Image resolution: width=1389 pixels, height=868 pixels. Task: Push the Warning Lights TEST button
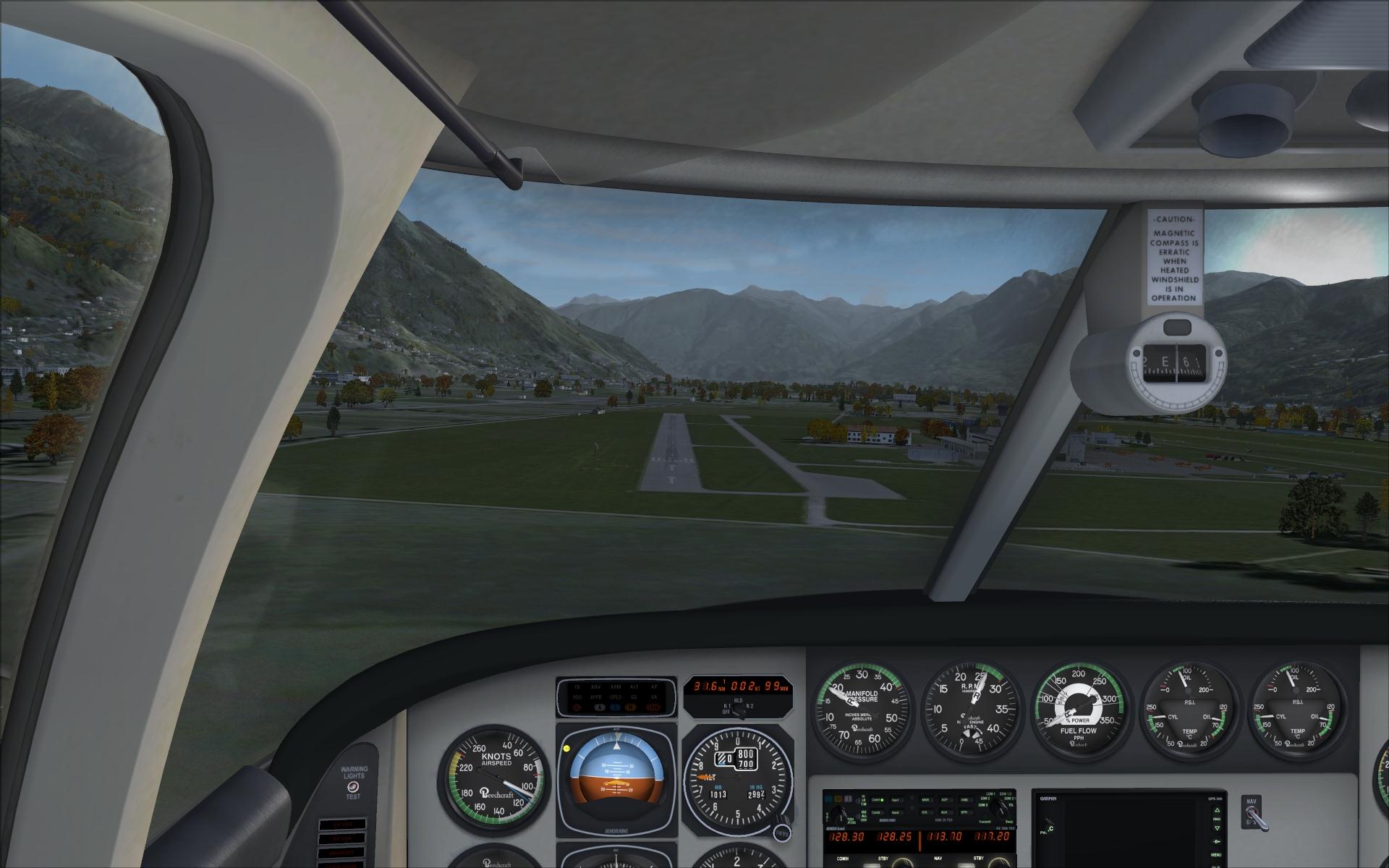tap(352, 786)
